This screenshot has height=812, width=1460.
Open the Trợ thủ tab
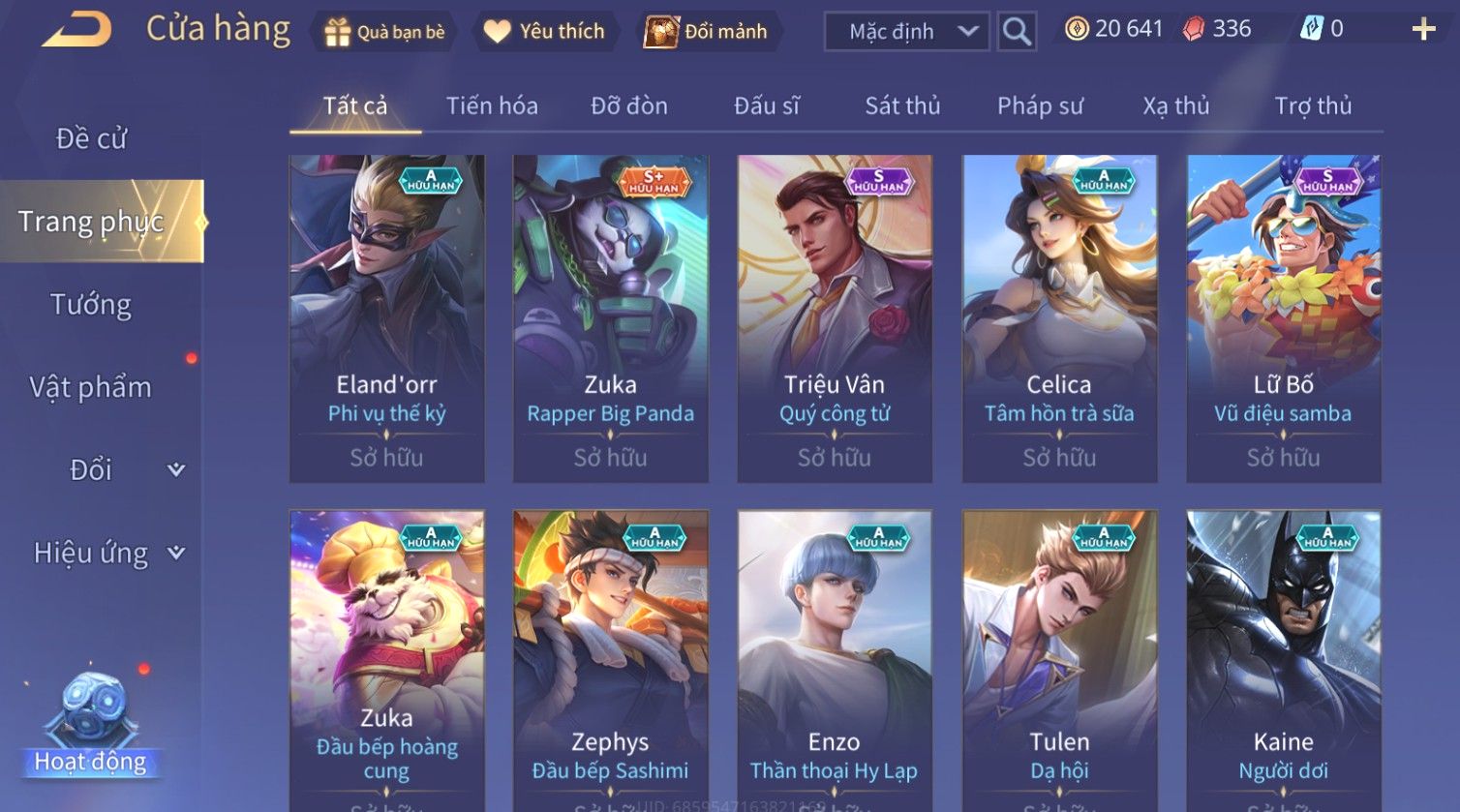pos(1313,105)
